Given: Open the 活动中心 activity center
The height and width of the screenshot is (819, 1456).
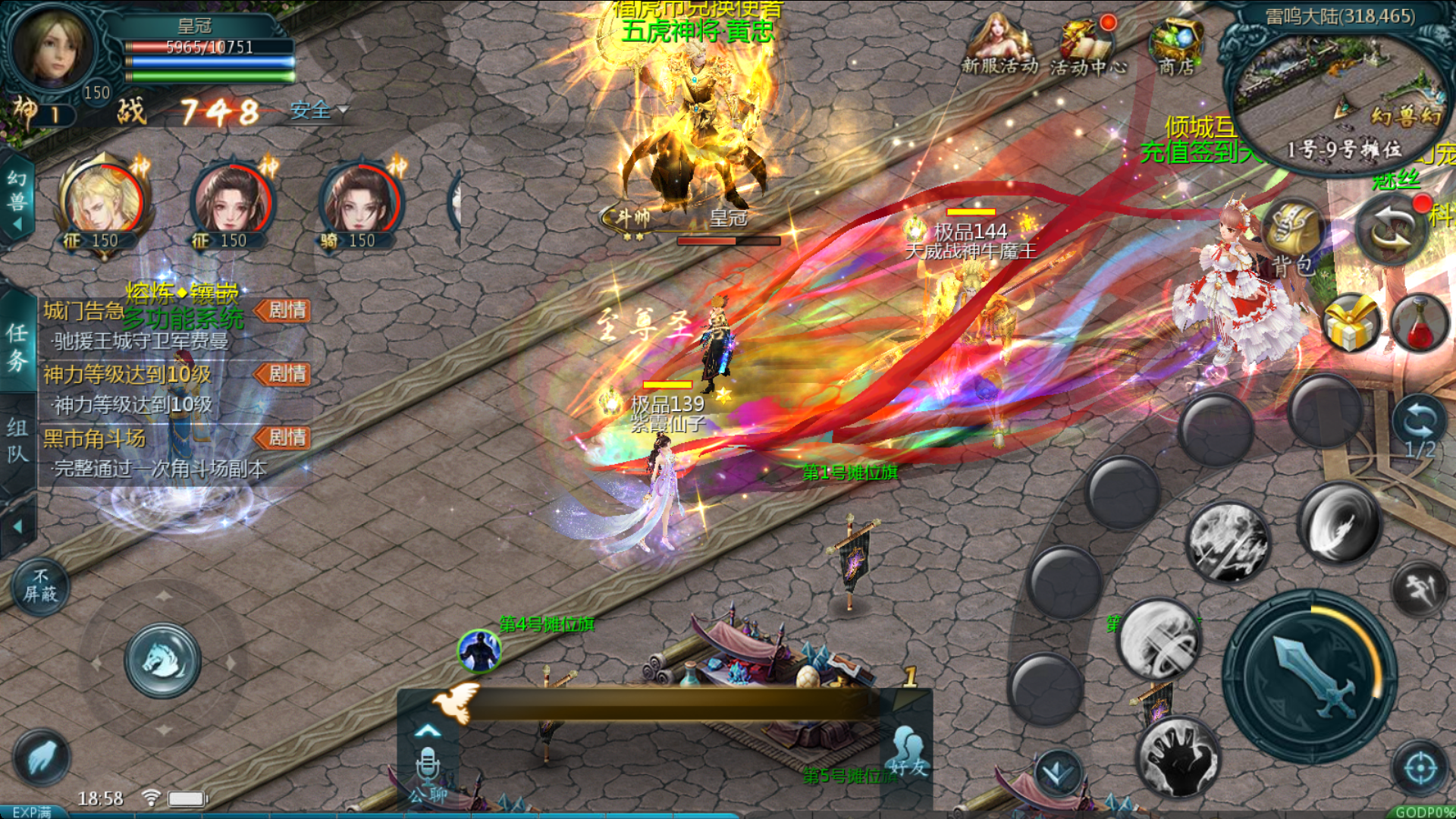Looking at the screenshot, I should (x=1087, y=45).
